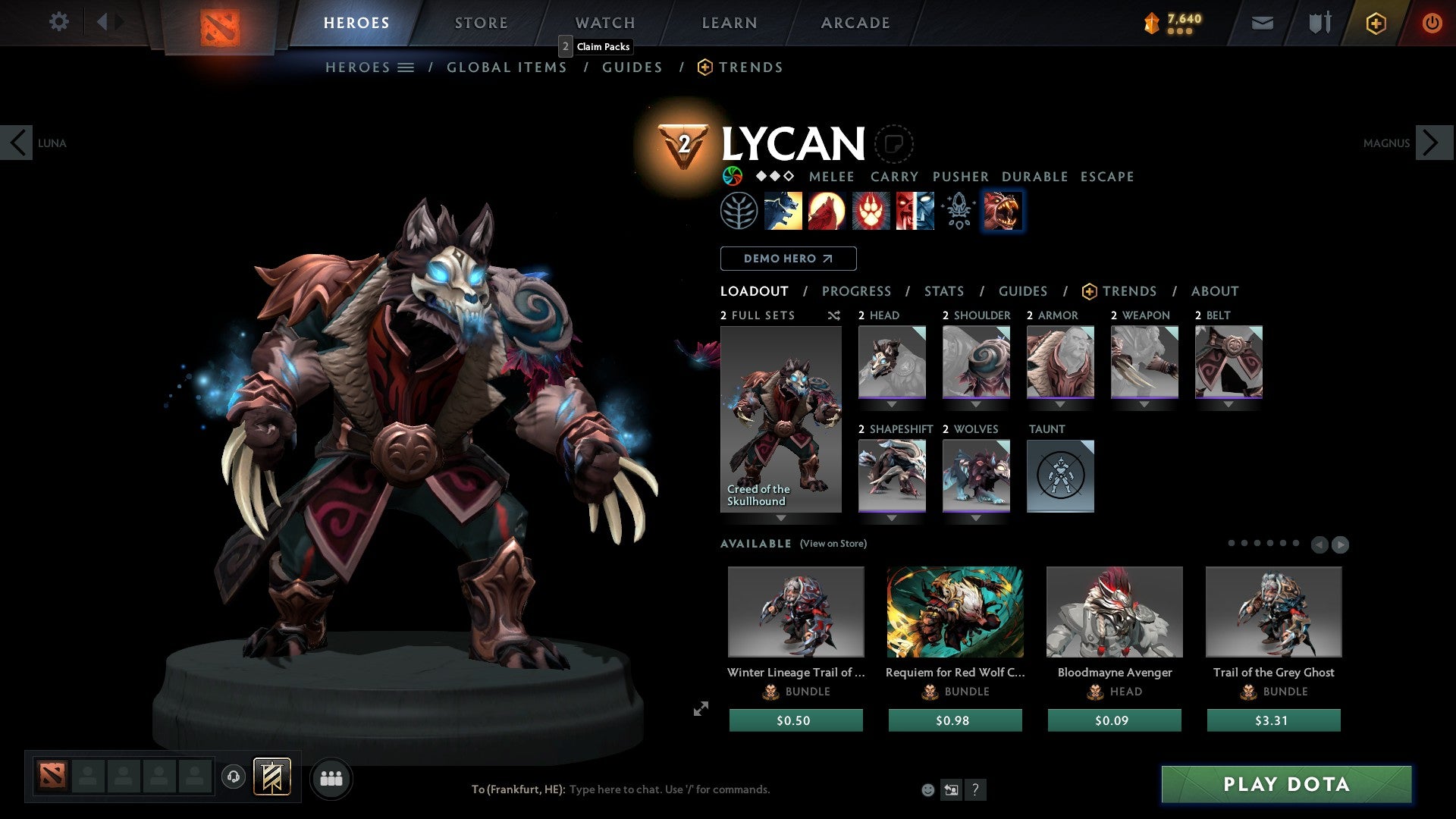Image resolution: width=1456 pixels, height=819 pixels.
Task: Toggle voice chat with the headset icon
Action: 234,777
